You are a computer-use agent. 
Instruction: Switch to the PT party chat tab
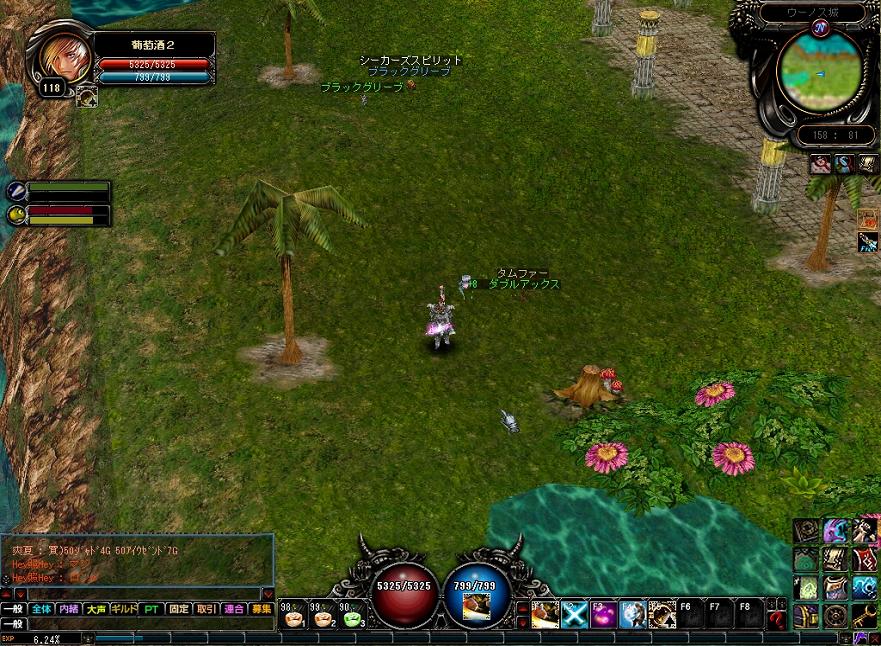click(x=151, y=608)
